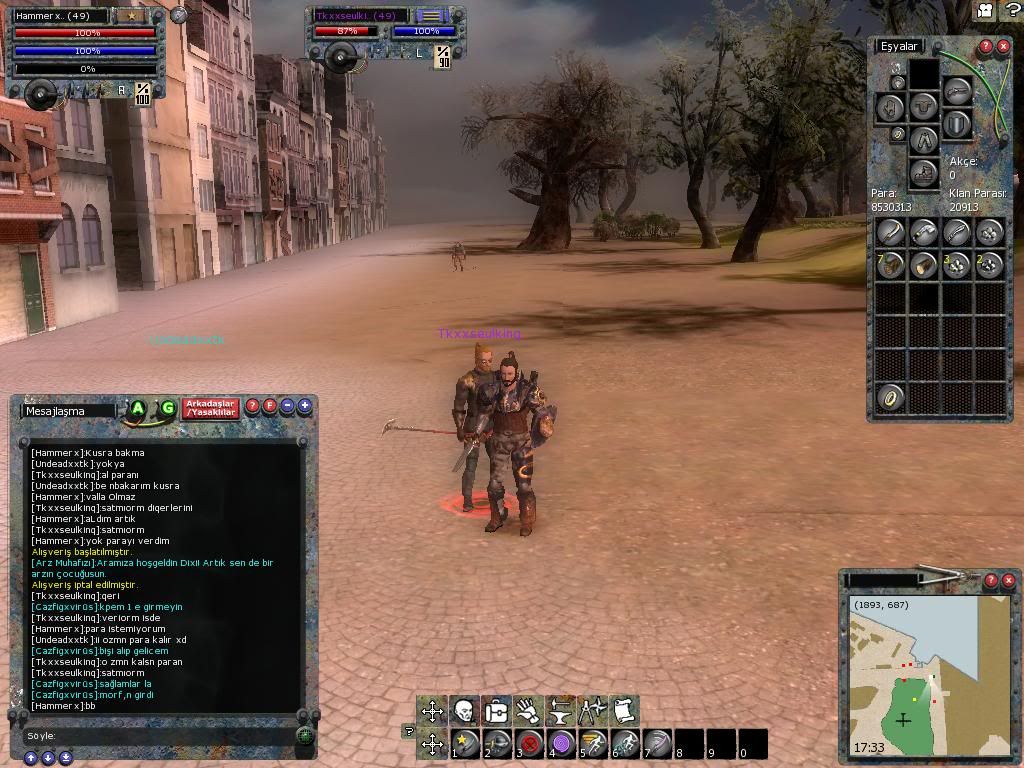
Task: Click the plus button on the chat window
Action: 304,406
